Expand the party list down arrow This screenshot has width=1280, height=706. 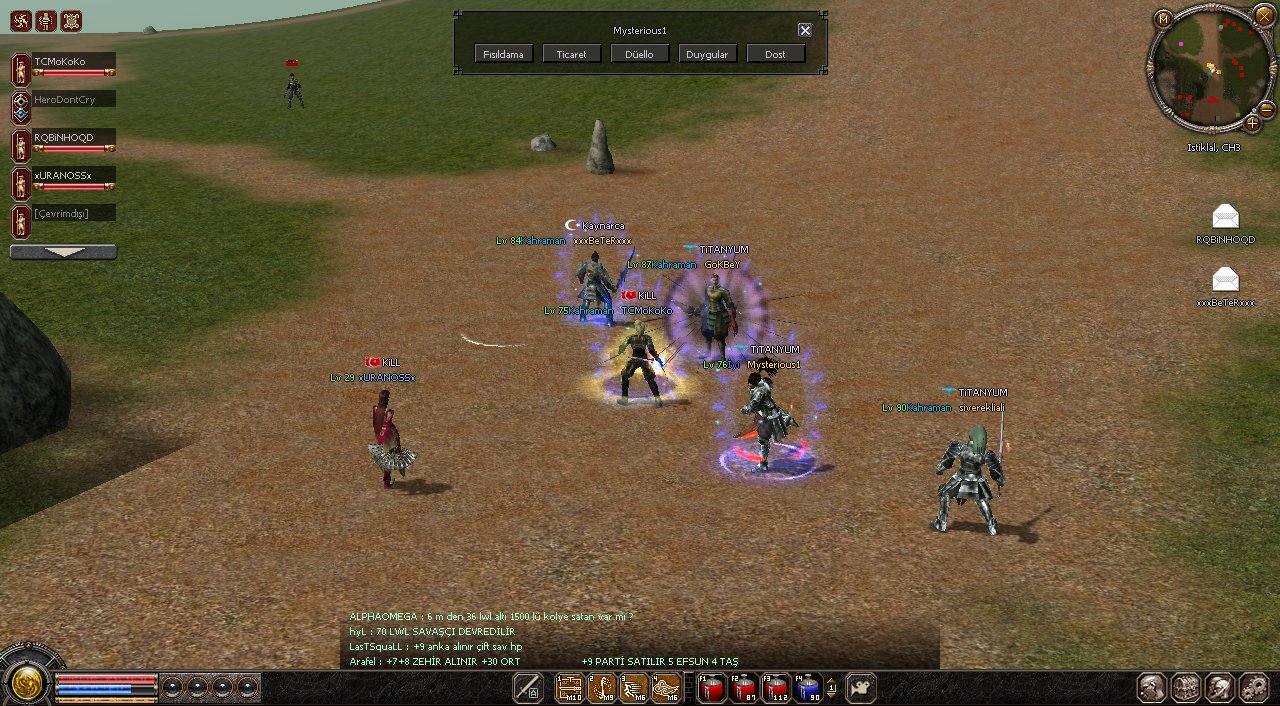pos(63,252)
